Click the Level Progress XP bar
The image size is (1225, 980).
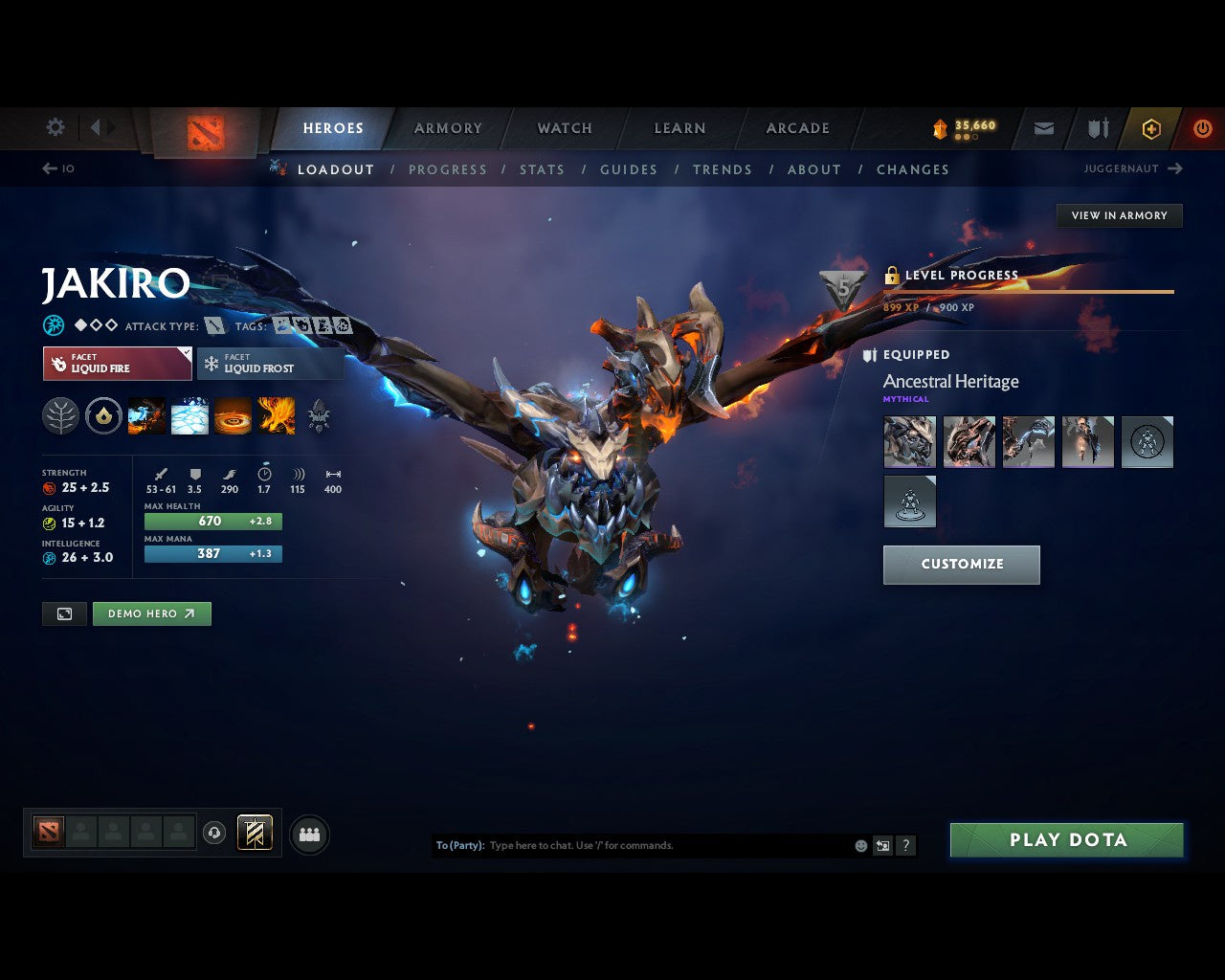pyautogui.click(x=1029, y=292)
